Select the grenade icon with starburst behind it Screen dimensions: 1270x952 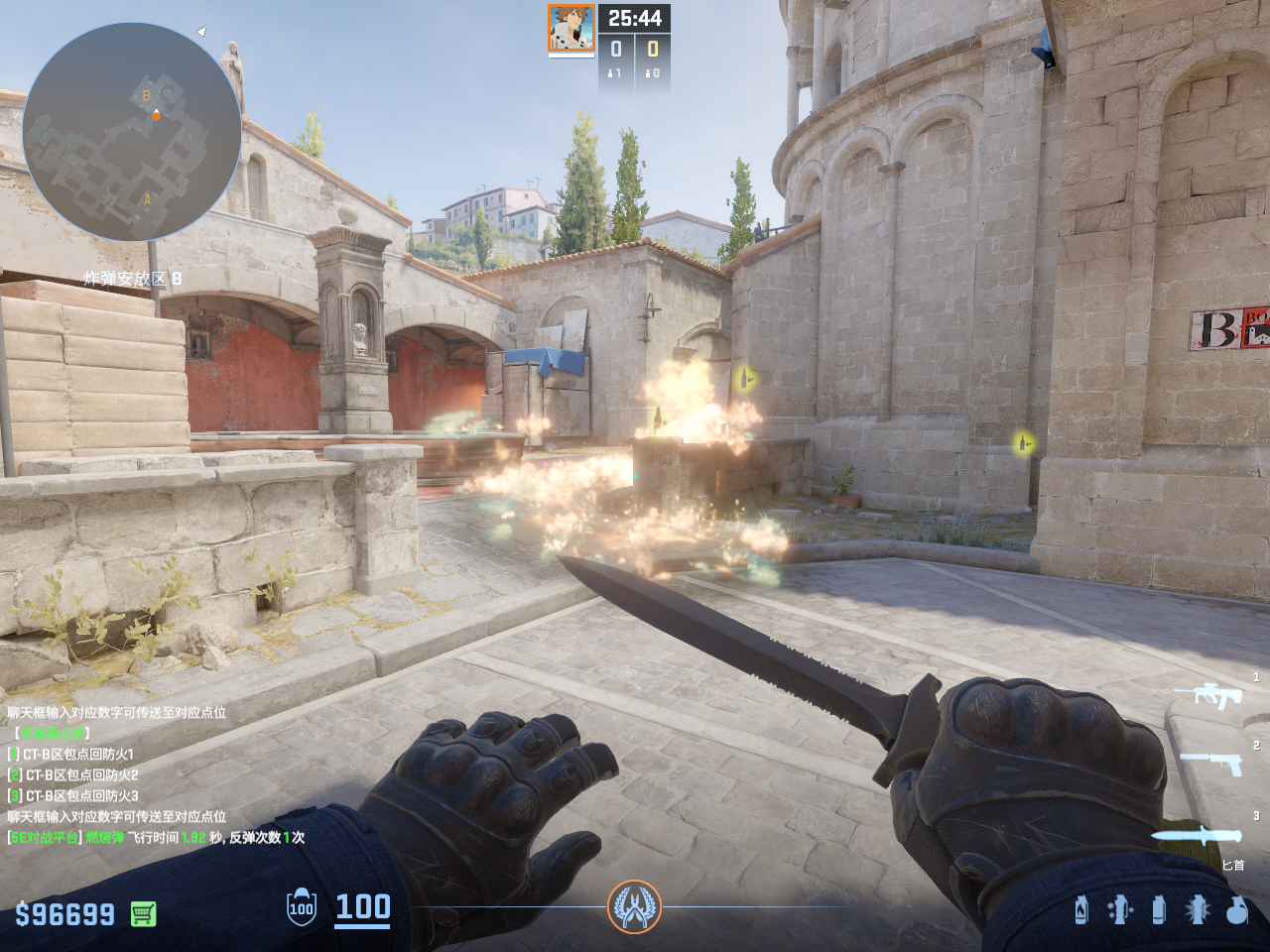(x=1198, y=909)
